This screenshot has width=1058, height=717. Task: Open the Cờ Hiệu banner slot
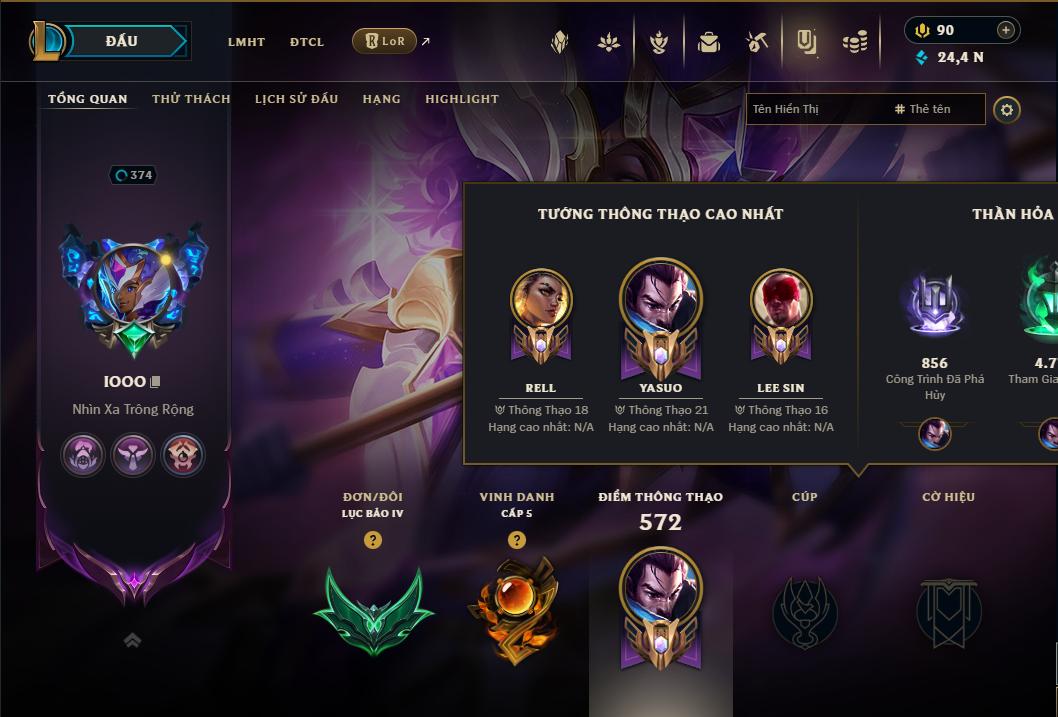948,610
